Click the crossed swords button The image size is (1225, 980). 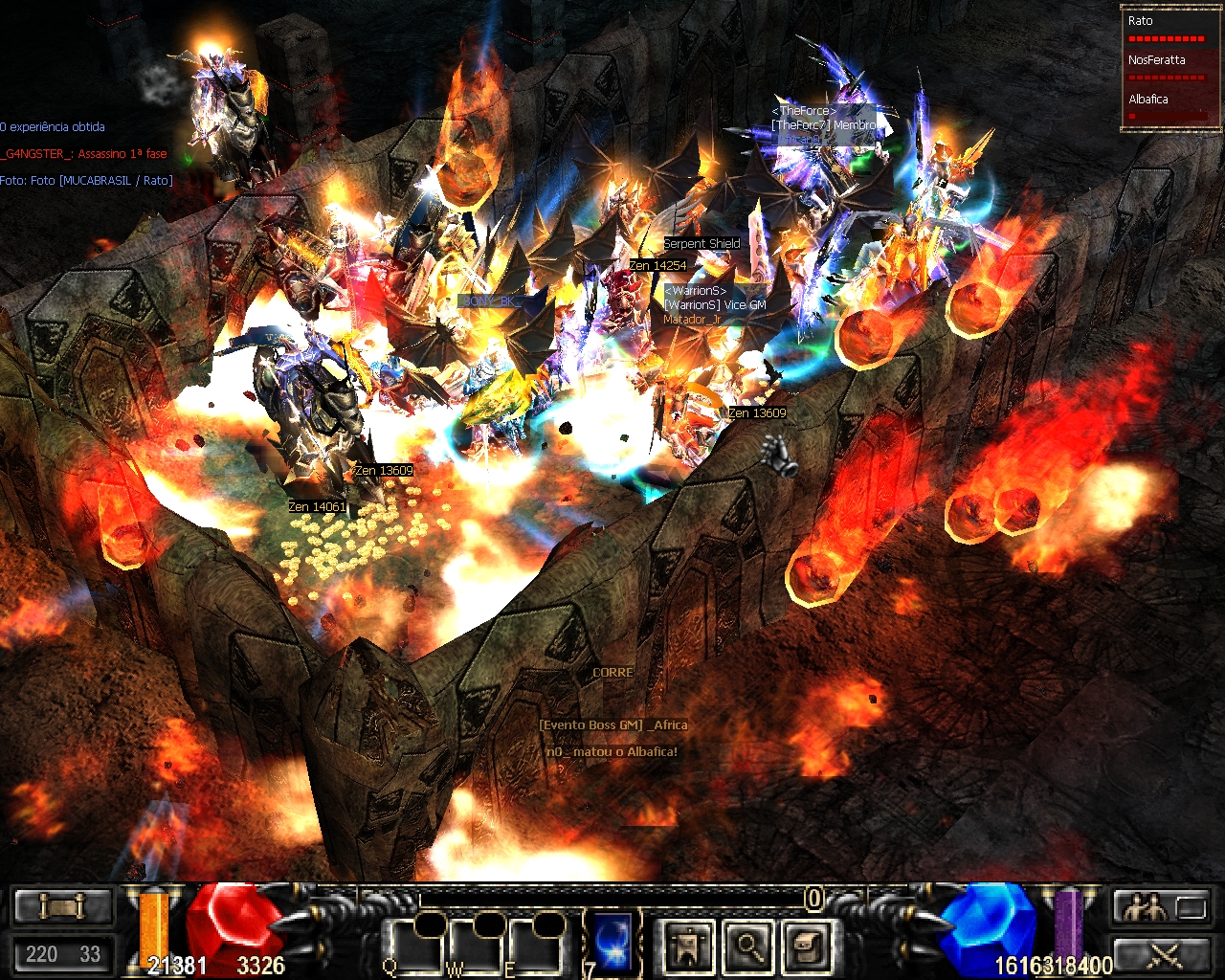coord(1162,954)
